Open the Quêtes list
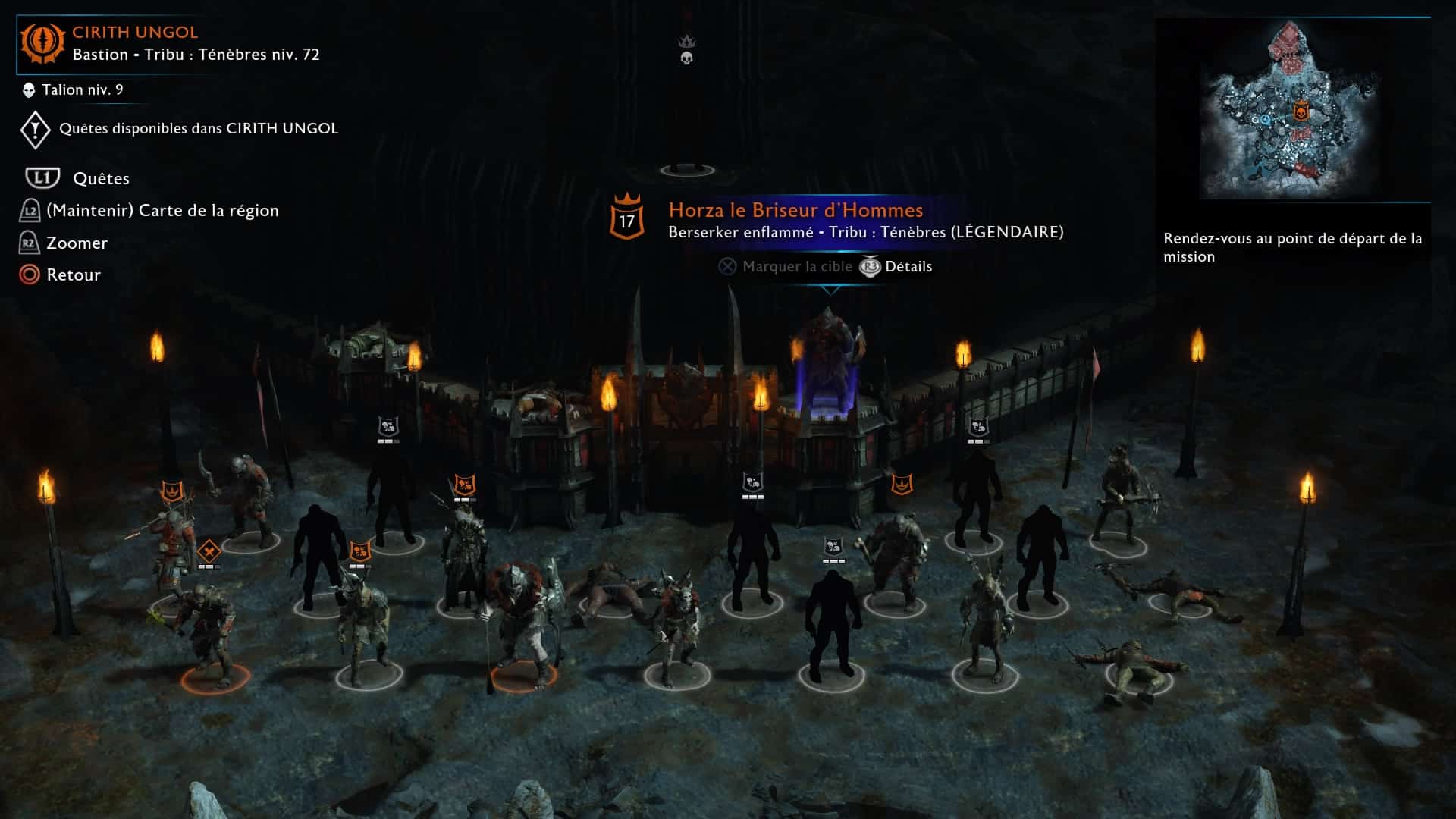Screen dimensions: 1456x819 tap(101, 178)
